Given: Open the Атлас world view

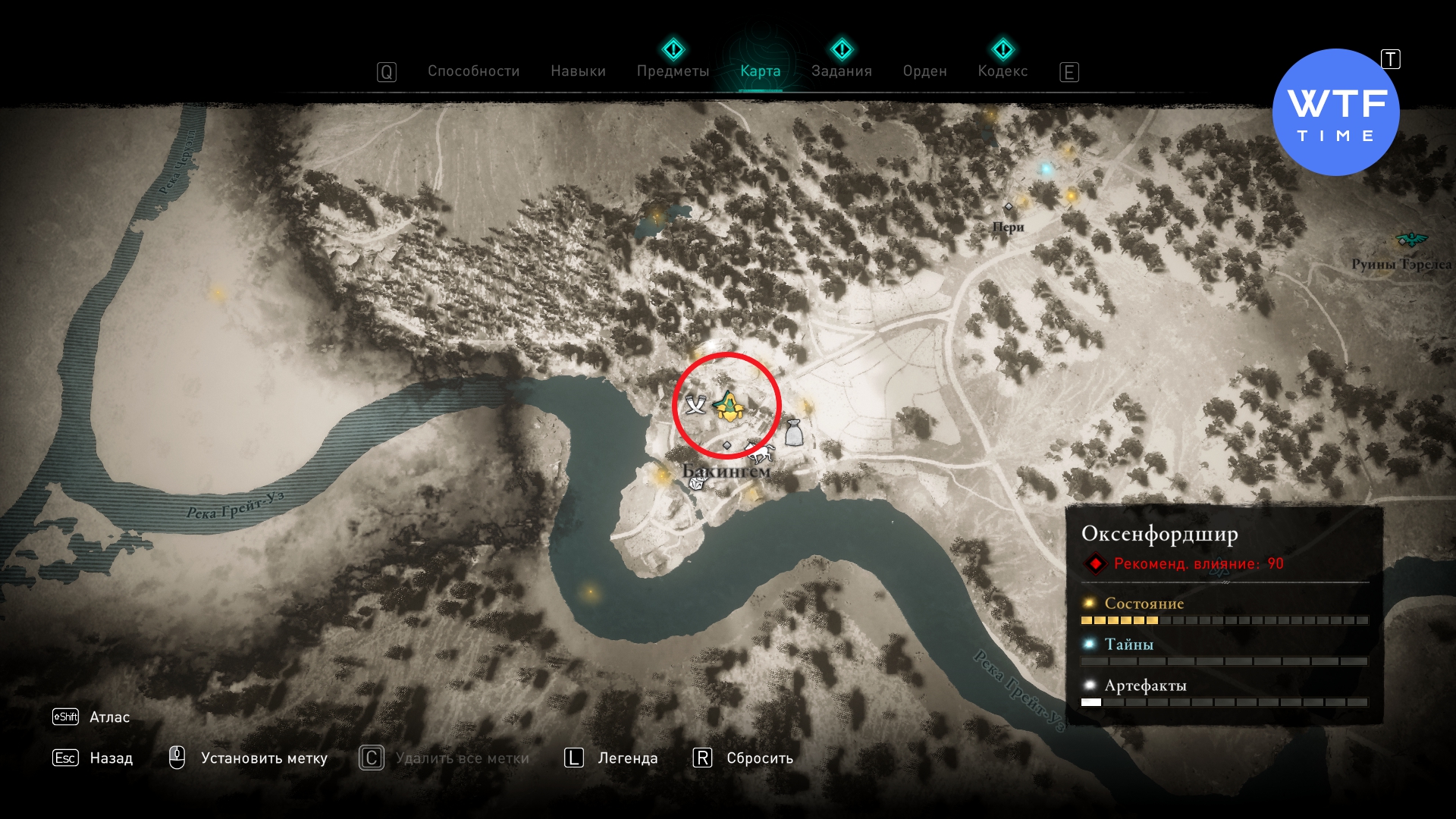Looking at the screenshot, I should pyautogui.click(x=108, y=717).
